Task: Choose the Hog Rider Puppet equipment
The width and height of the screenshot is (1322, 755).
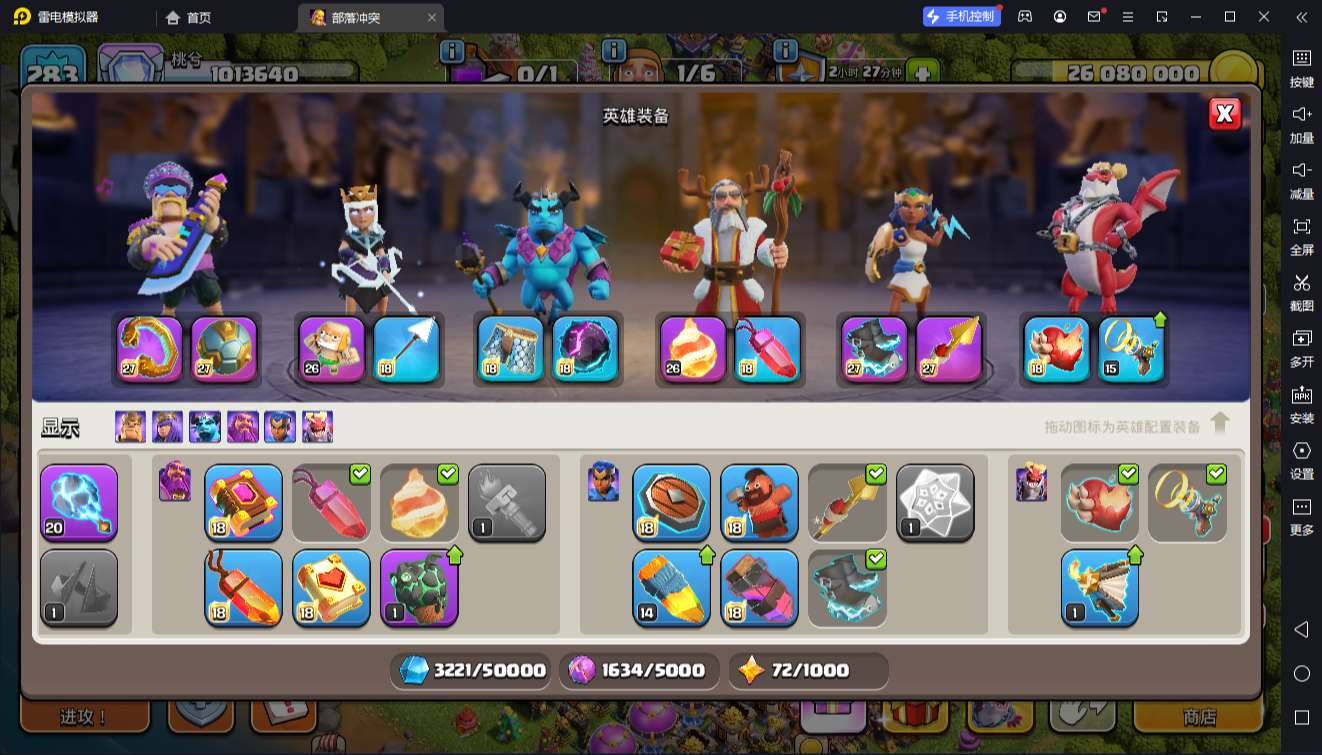Action: pyautogui.click(x=759, y=502)
